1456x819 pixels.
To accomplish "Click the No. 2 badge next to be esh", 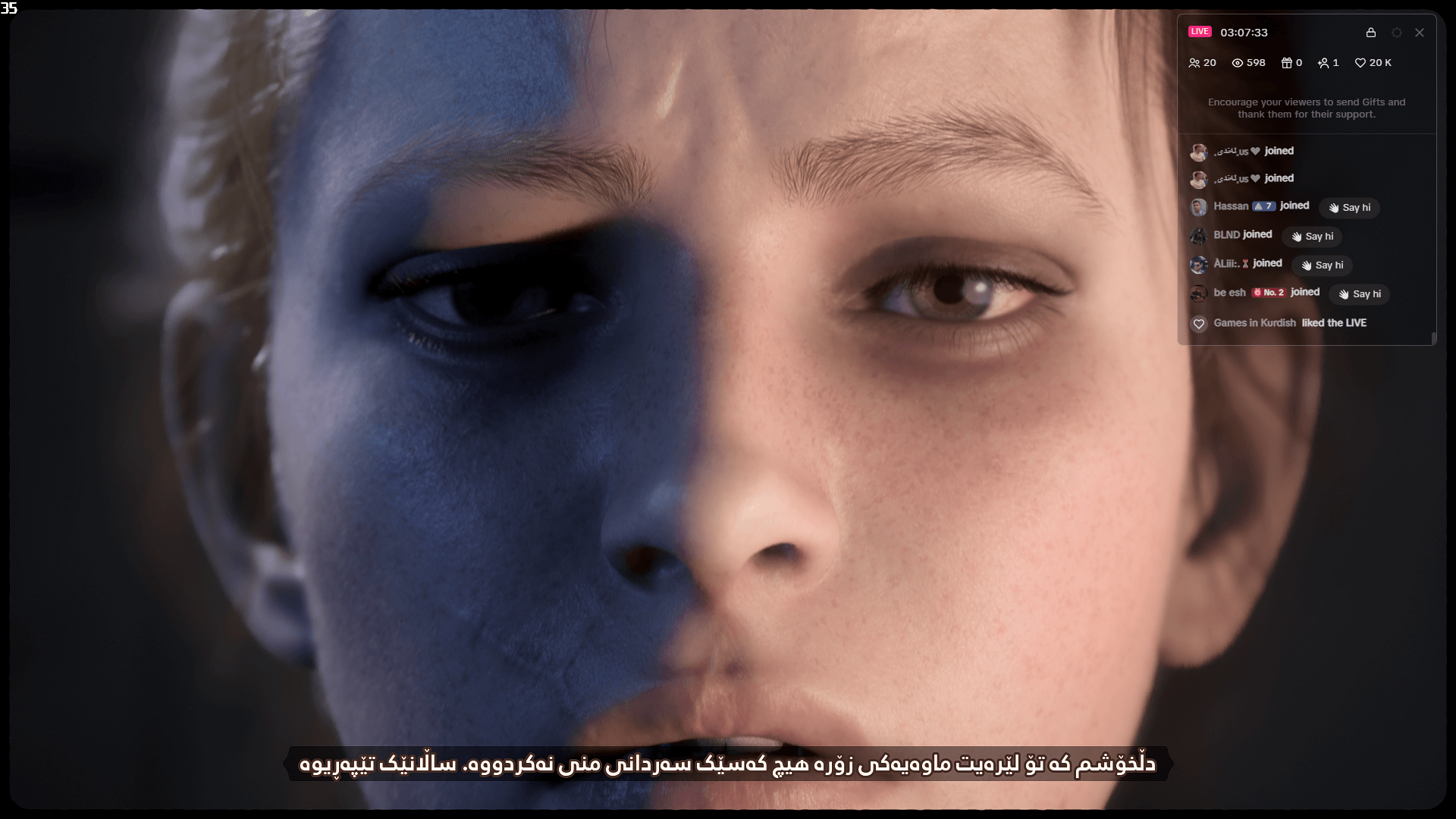I will 1269,293.
